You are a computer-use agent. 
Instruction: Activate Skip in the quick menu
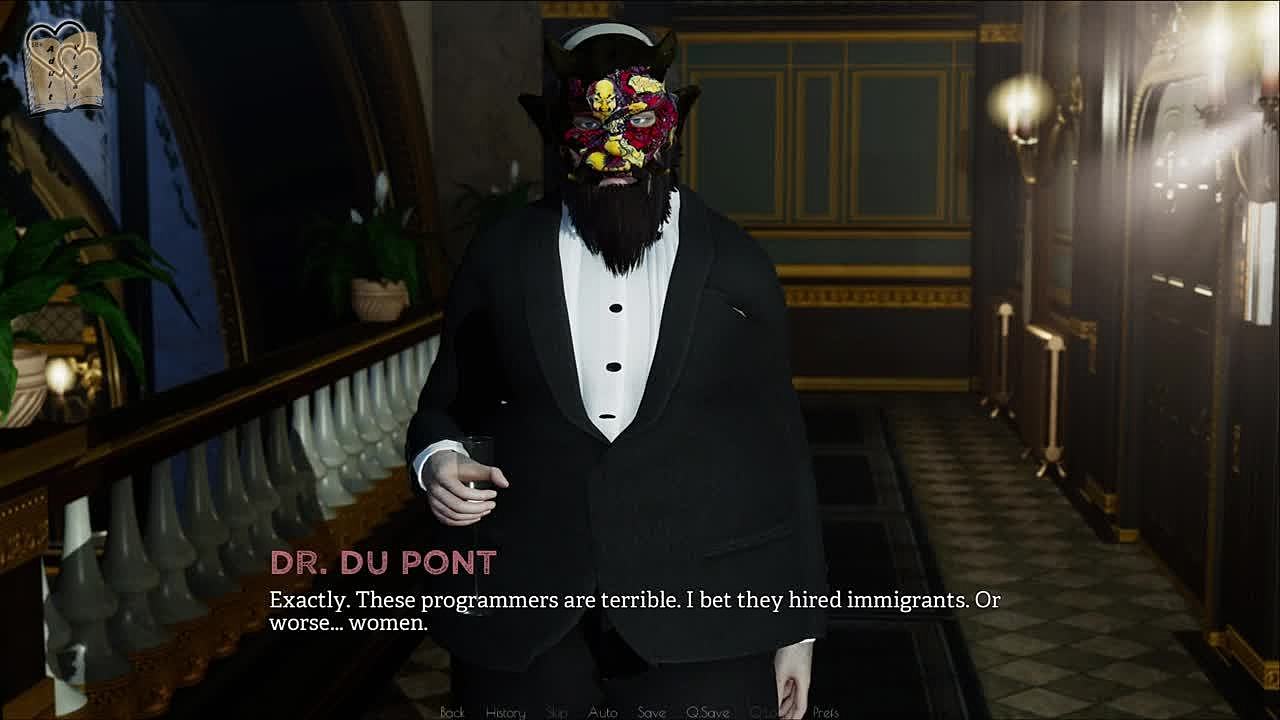(x=557, y=712)
